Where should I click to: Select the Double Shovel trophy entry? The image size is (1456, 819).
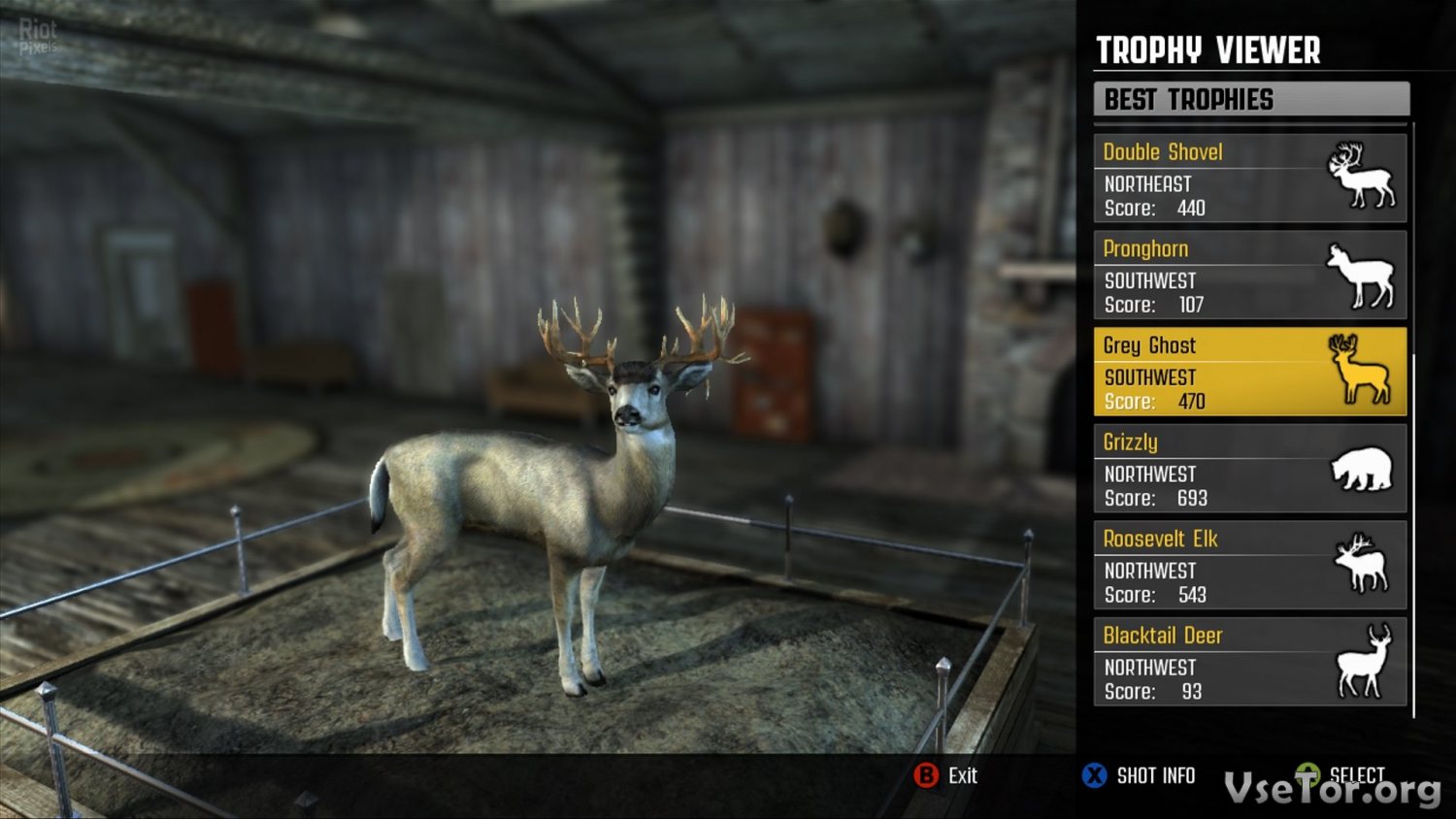click(1249, 179)
